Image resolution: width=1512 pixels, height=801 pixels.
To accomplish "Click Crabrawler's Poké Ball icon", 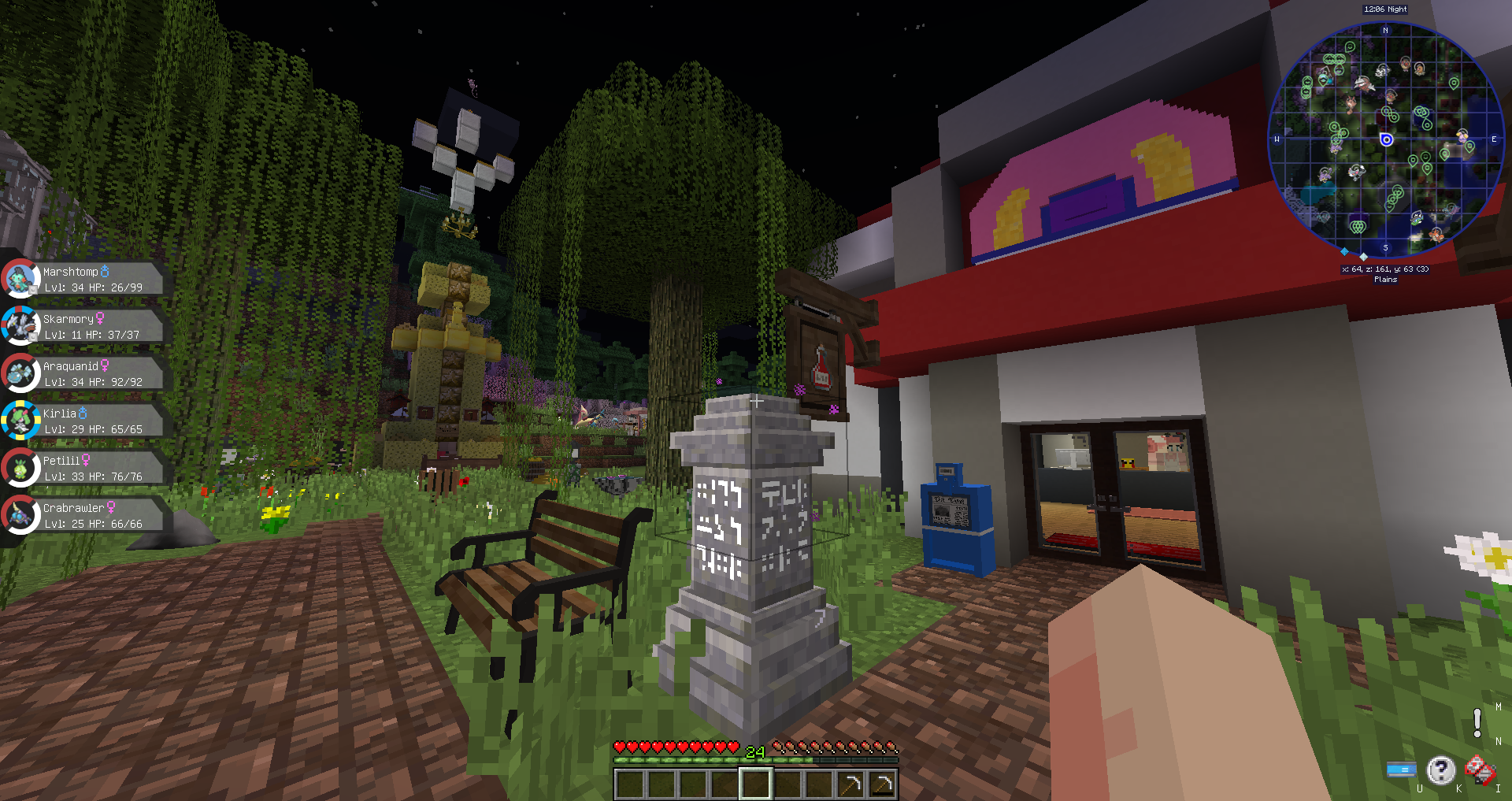I will (x=21, y=514).
